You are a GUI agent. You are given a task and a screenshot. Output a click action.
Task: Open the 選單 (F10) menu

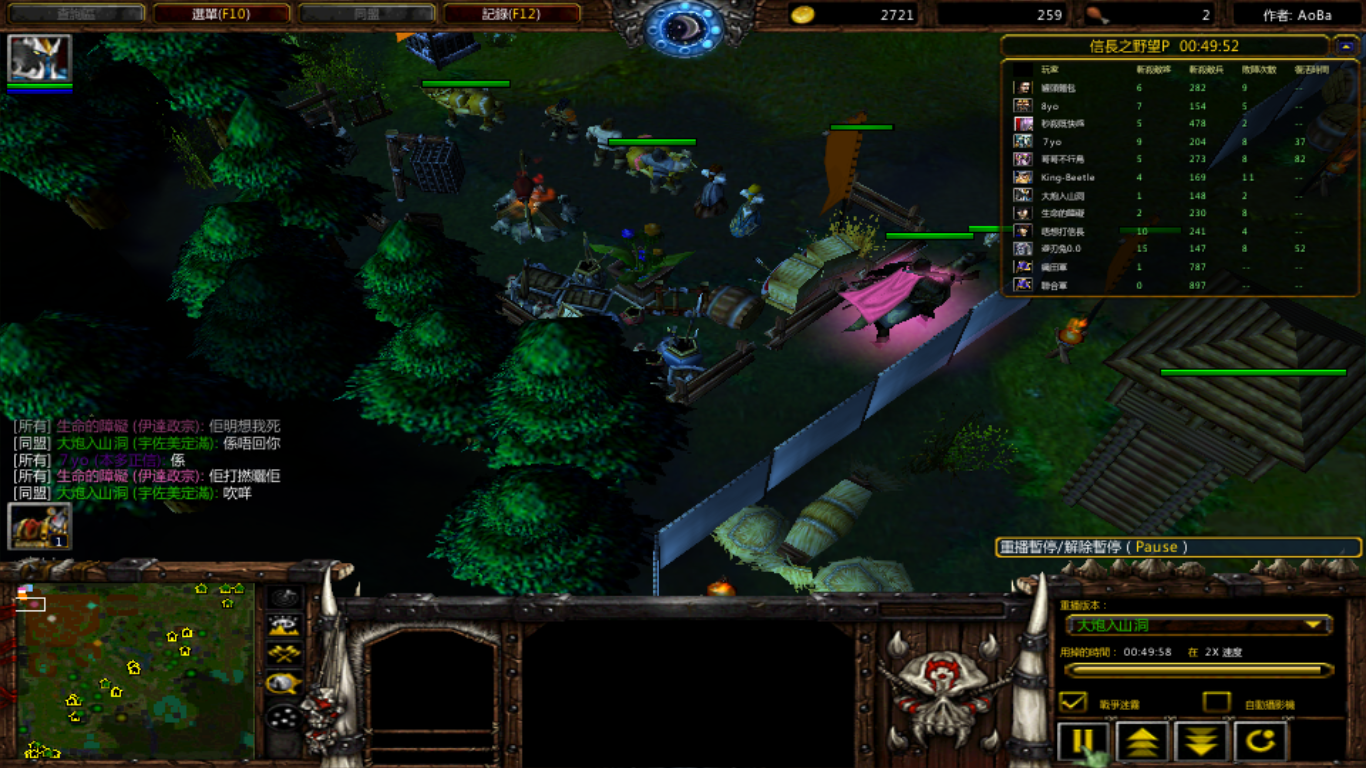pyautogui.click(x=221, y=14)
